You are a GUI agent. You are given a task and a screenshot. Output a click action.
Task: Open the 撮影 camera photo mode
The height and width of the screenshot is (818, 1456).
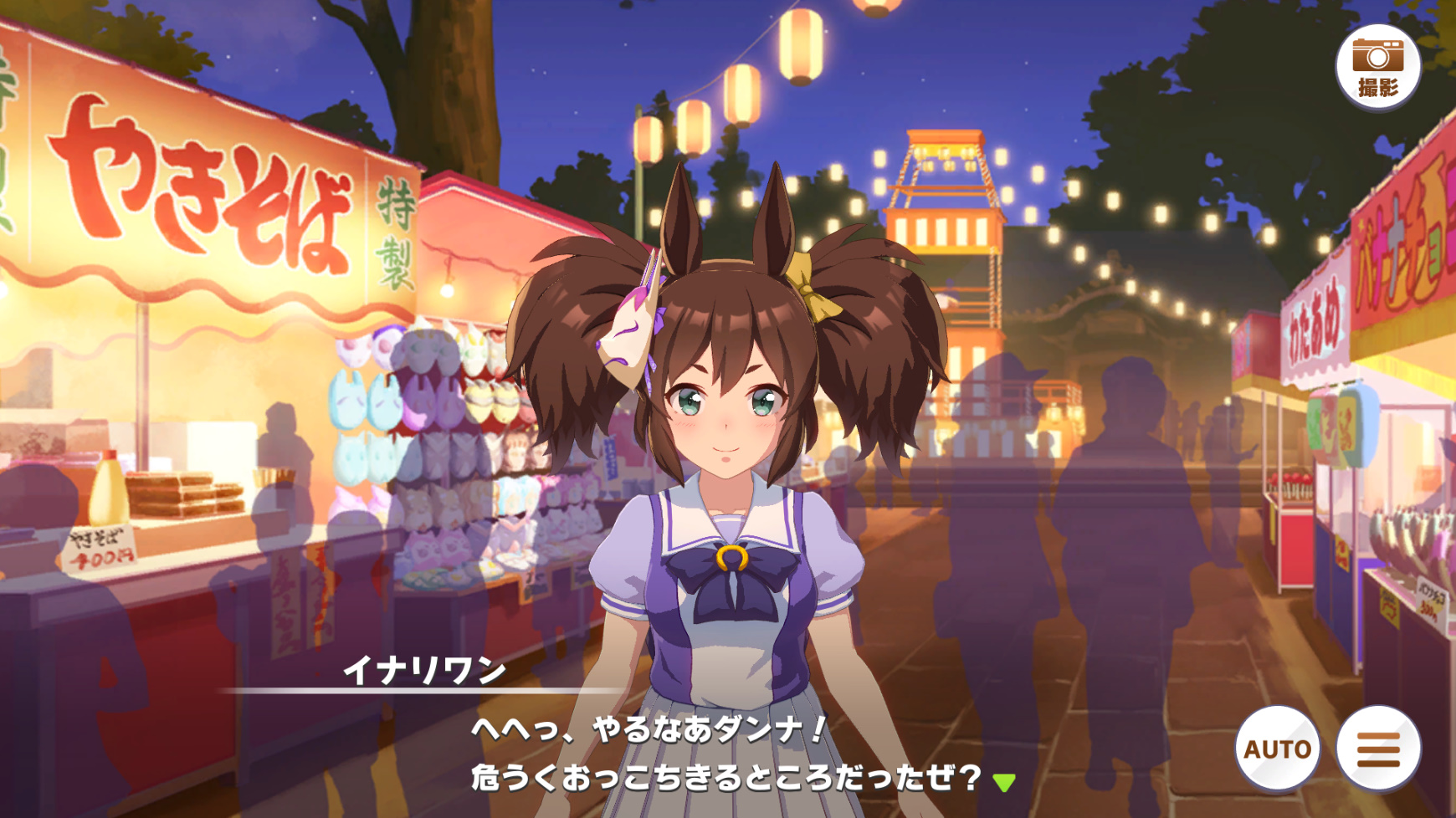click(x=1377, y=67)
